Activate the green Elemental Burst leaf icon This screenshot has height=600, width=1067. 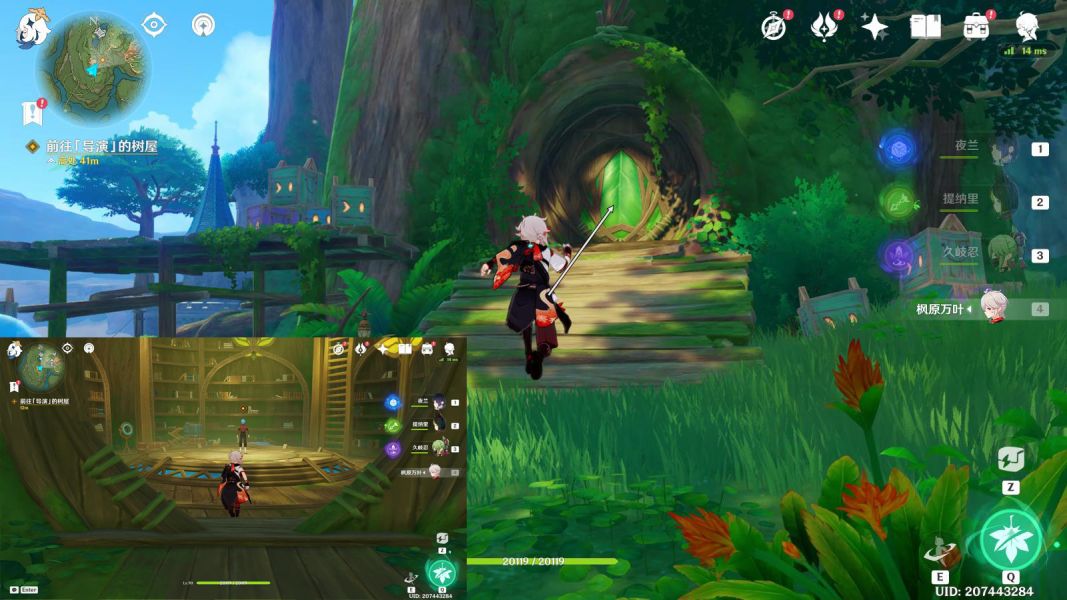pyautogui.click(x=1011, y=540)
